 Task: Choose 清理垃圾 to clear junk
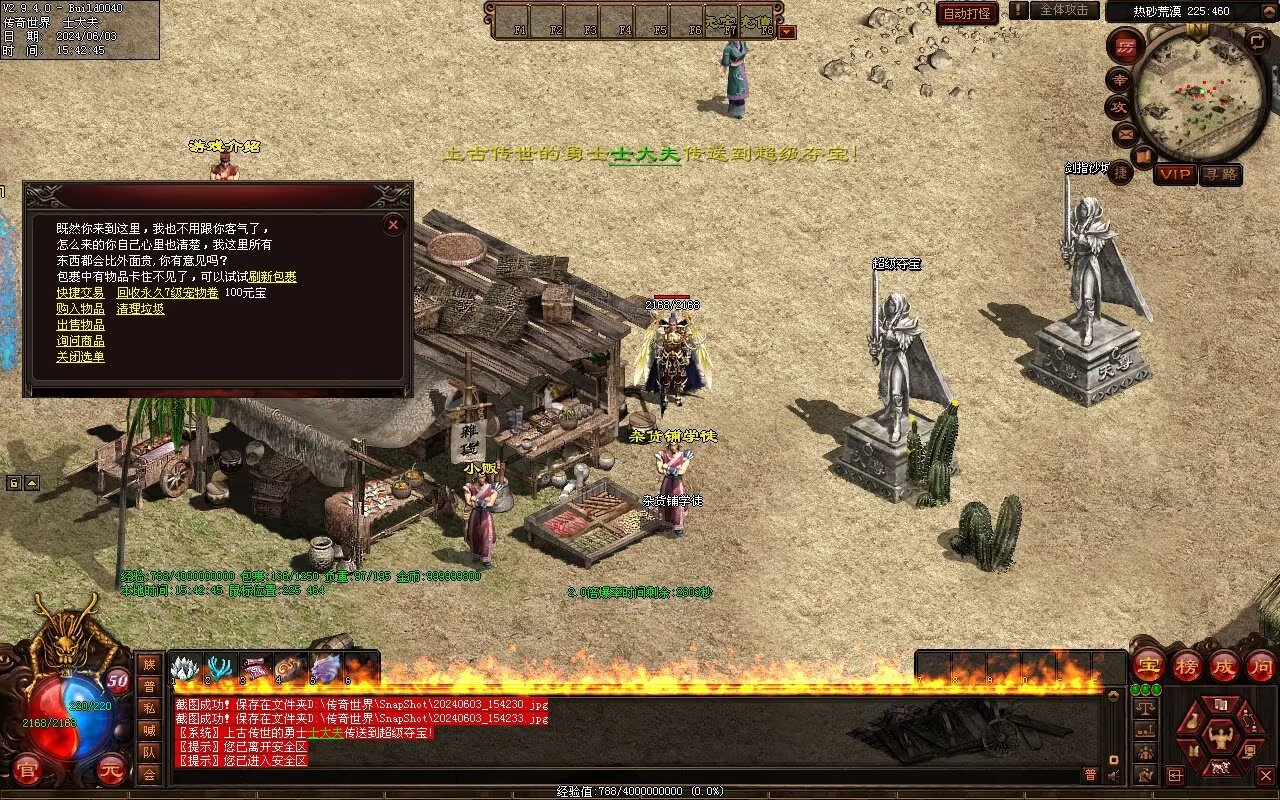140,309
